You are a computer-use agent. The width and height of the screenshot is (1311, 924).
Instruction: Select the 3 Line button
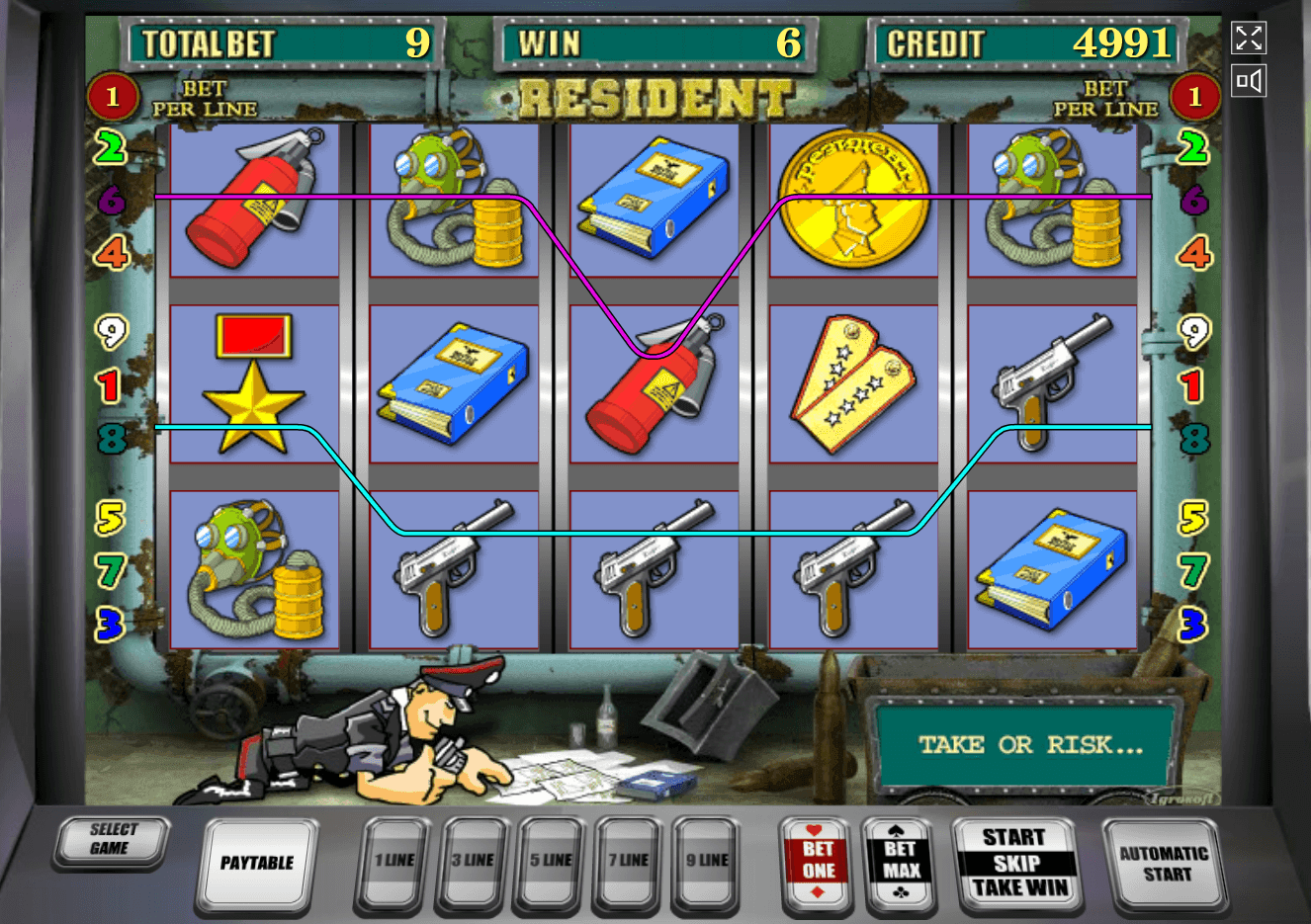coord(472,862)
